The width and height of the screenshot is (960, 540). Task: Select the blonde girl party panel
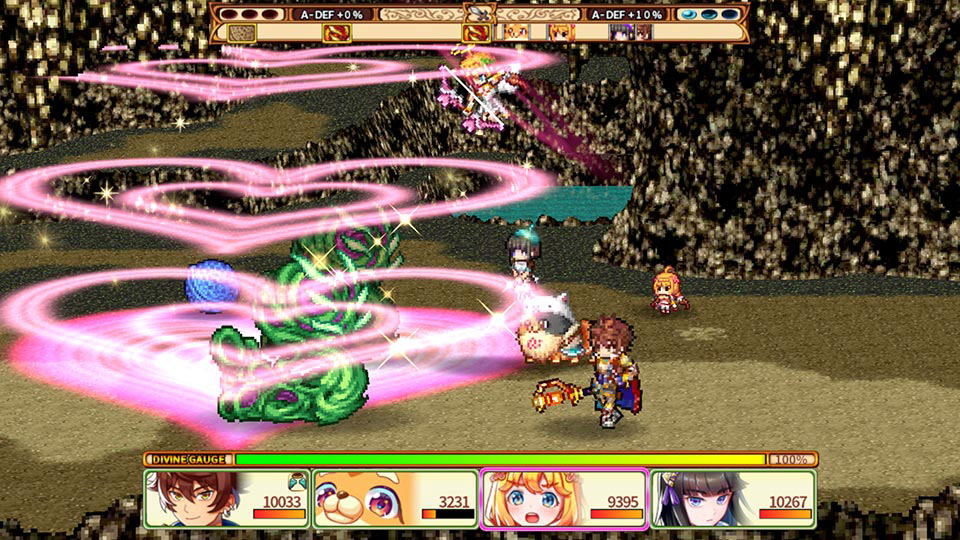565,498
